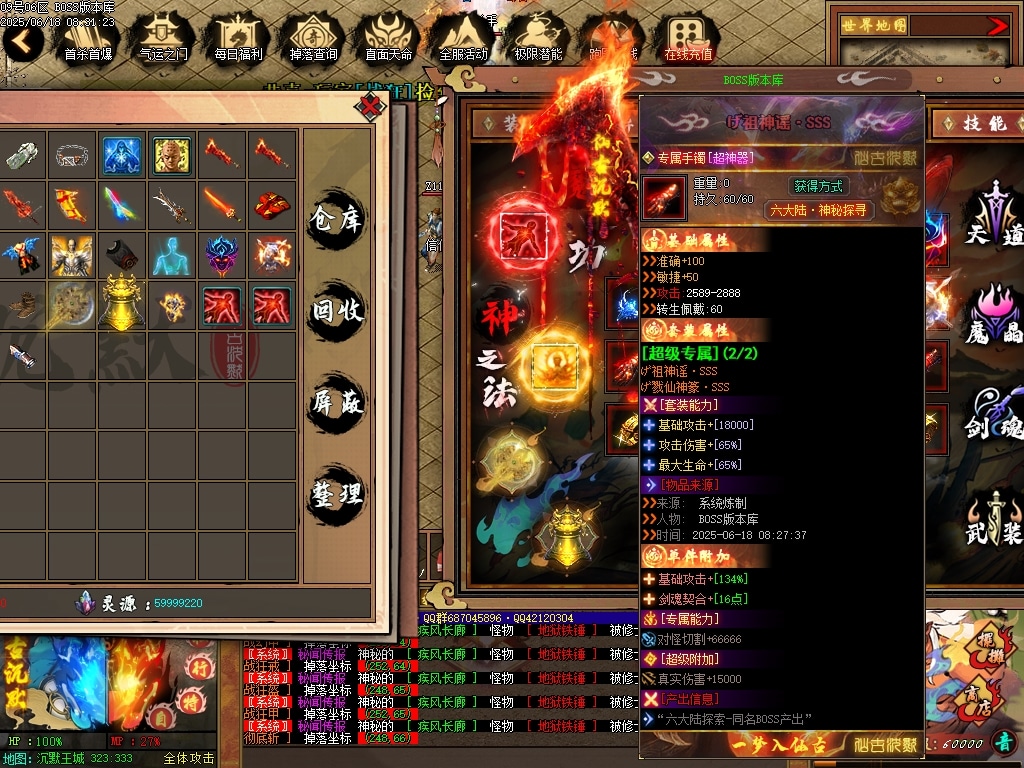Open the 在线充值 recharge menu
Screen dimensions: 1024x768
(688, 38)
